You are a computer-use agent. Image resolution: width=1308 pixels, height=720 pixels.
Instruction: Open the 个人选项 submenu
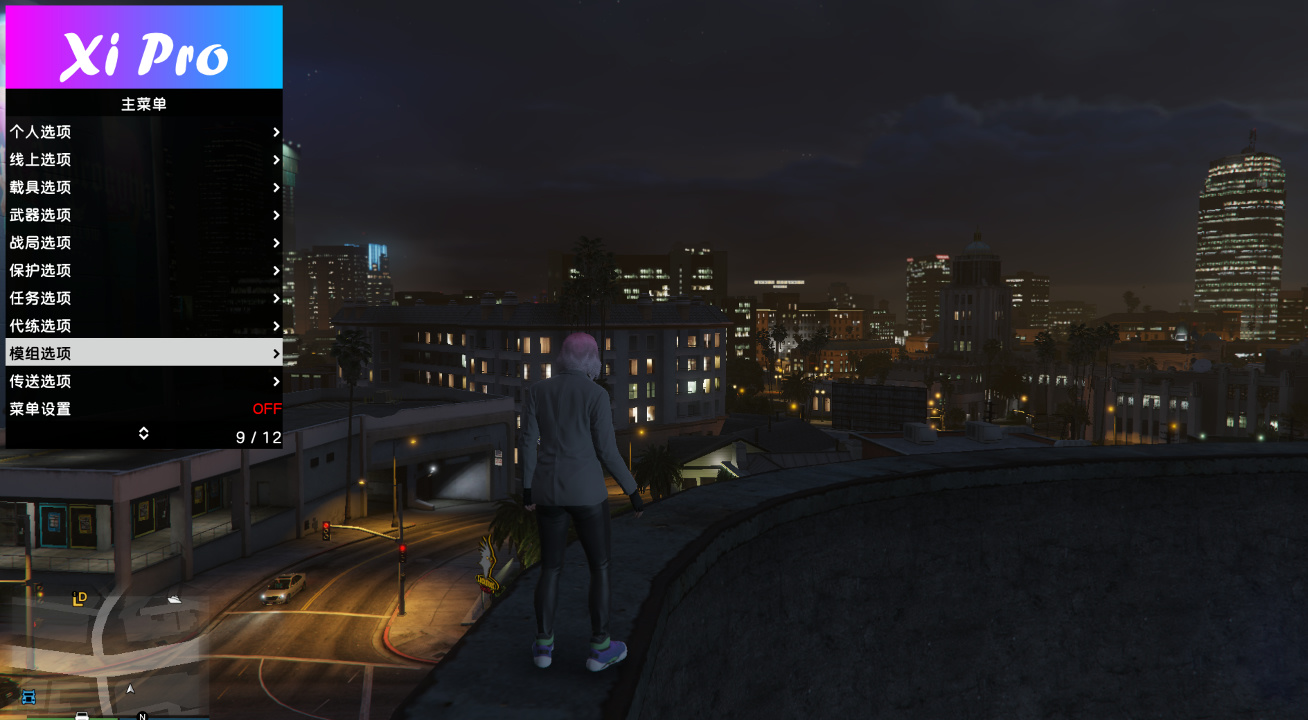click(143, 132)
